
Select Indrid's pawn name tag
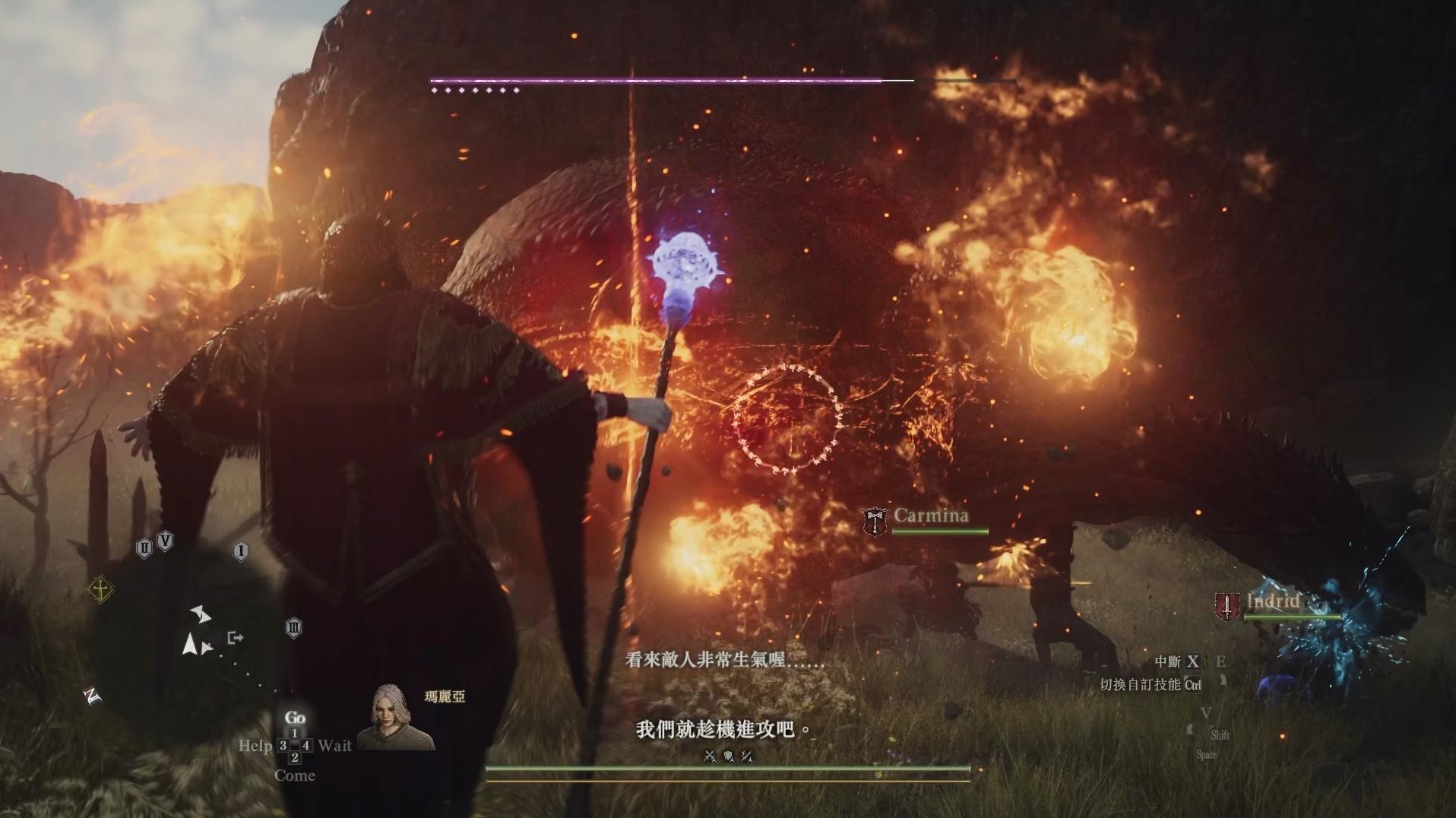pyautogui.click(x=1272, y=601)
